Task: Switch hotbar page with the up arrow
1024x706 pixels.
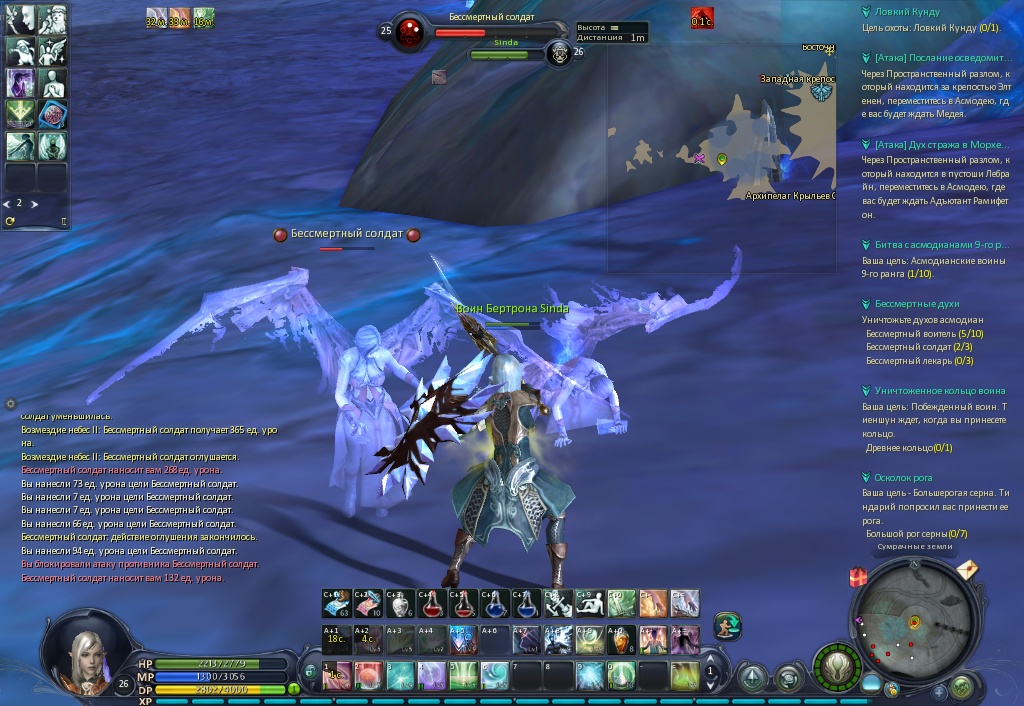Action: (711, 660)
